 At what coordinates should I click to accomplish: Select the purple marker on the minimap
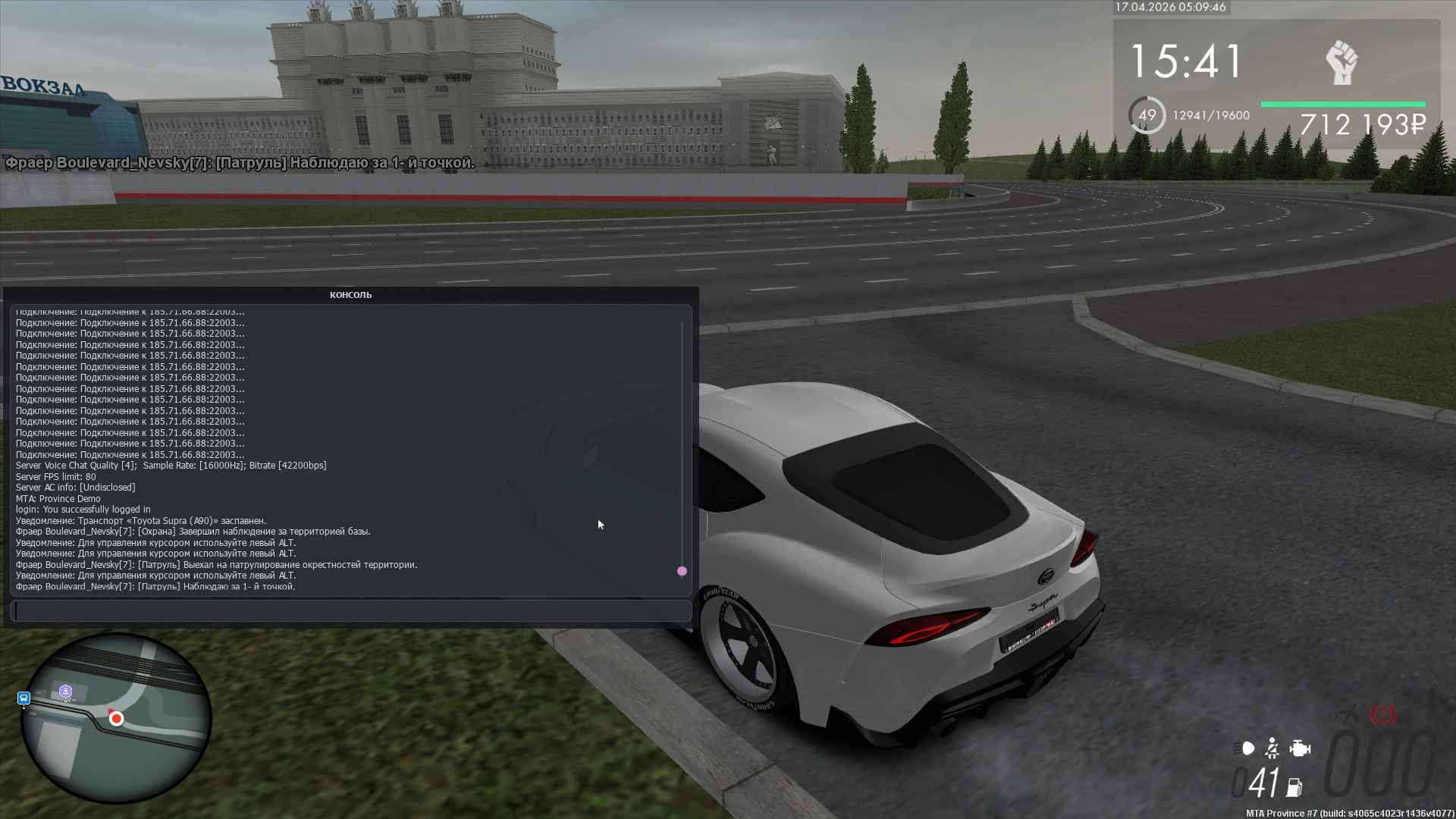pyautogui.click(x=66, y=691)
